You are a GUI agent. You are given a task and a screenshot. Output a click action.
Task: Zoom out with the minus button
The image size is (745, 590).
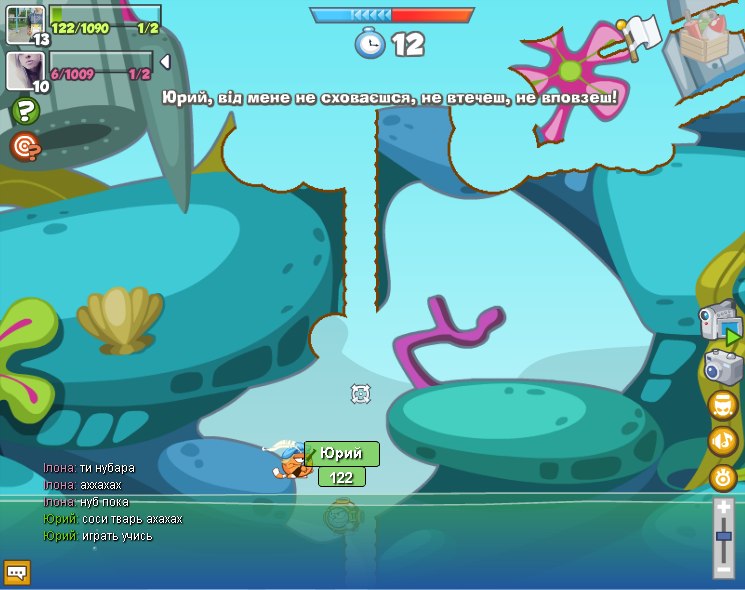point(724,569)
